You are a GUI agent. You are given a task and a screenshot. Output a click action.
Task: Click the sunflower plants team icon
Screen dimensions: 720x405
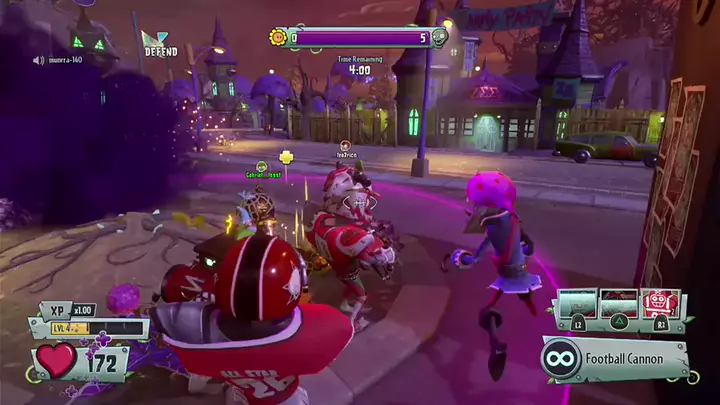(278, 37)
